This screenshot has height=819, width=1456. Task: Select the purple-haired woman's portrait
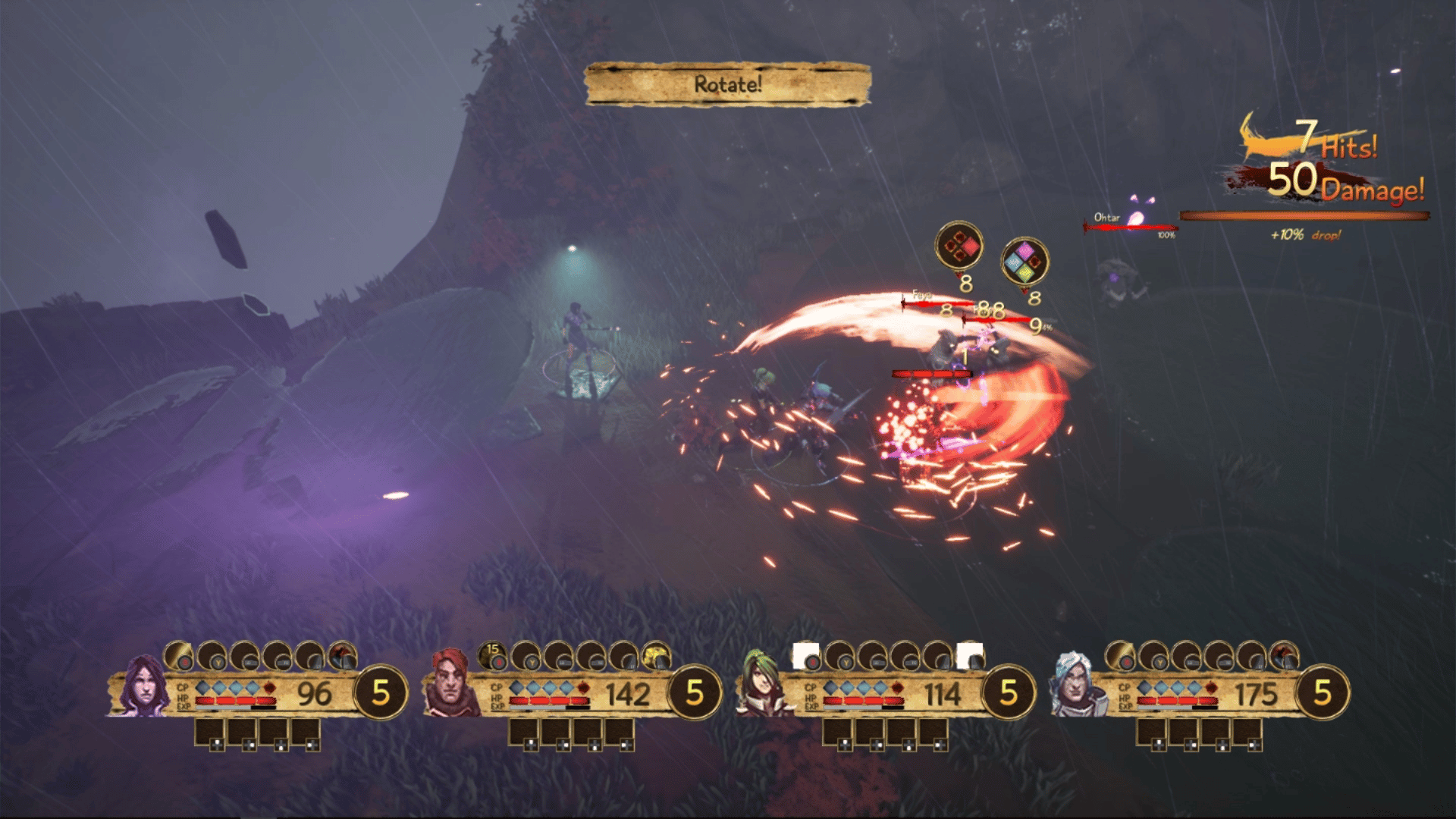(x=144, y=687)
